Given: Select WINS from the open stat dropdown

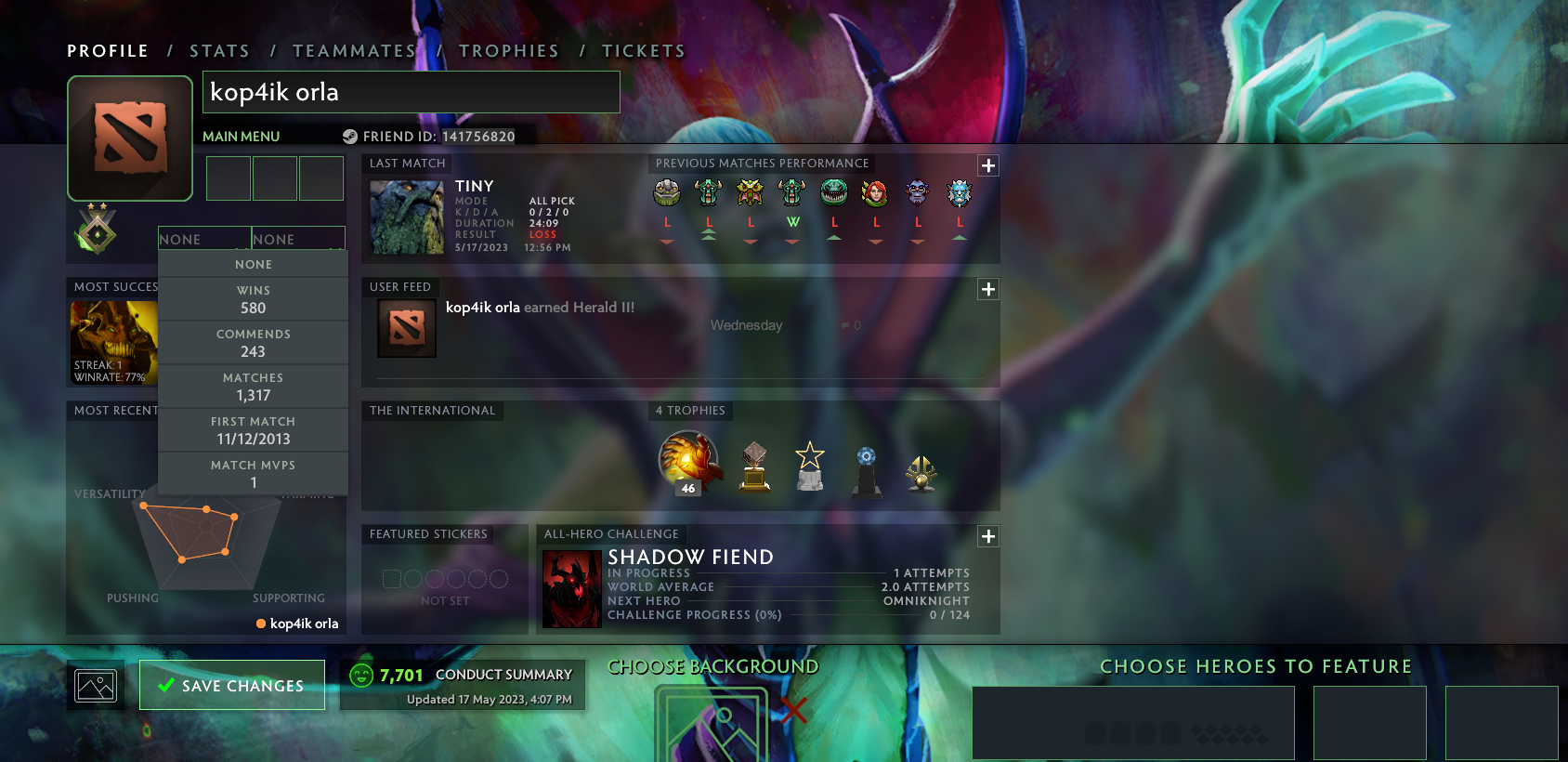Looking at the screenshot, I should coord(253,297).
